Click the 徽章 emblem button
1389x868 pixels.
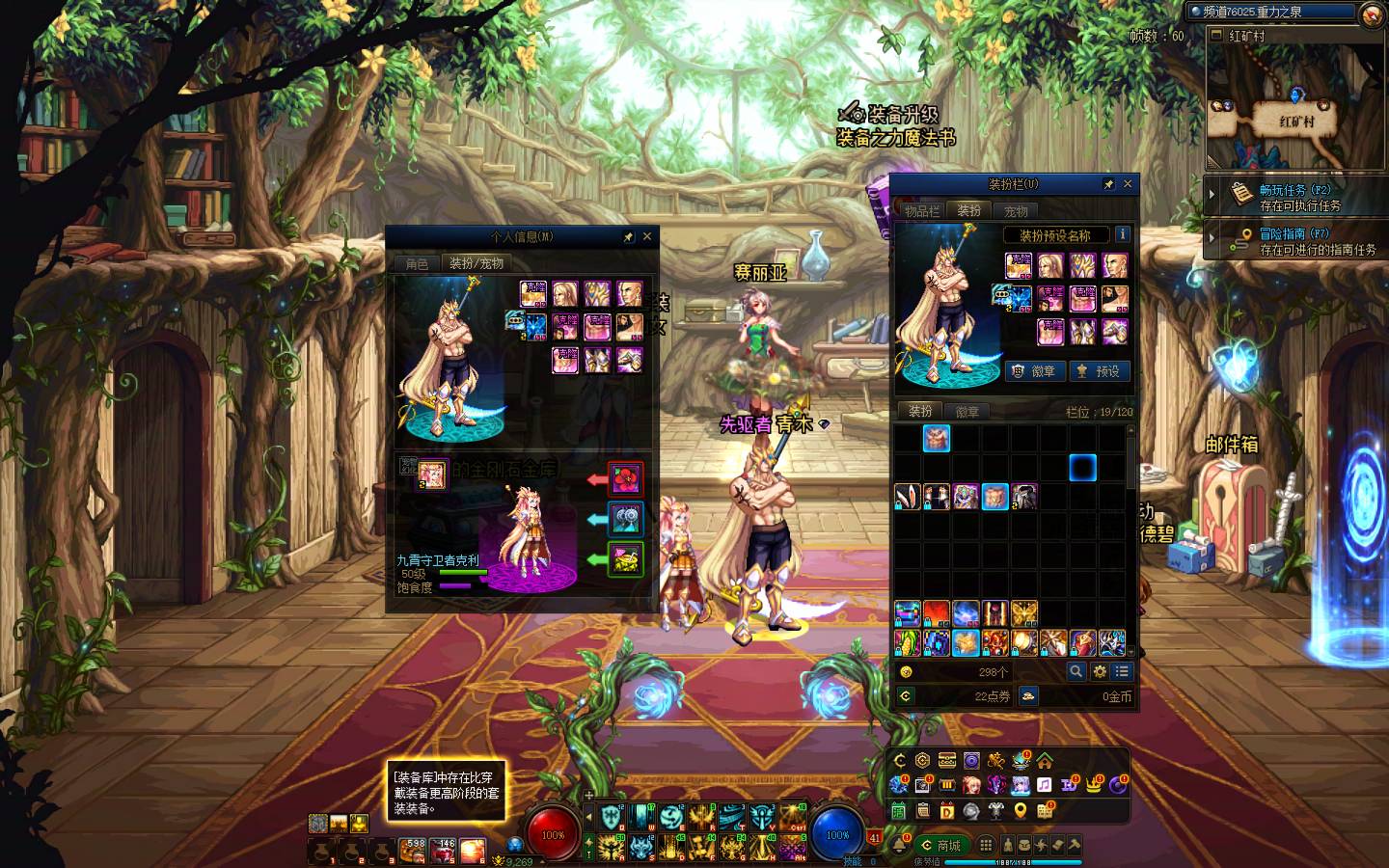tap(1034, 371)
